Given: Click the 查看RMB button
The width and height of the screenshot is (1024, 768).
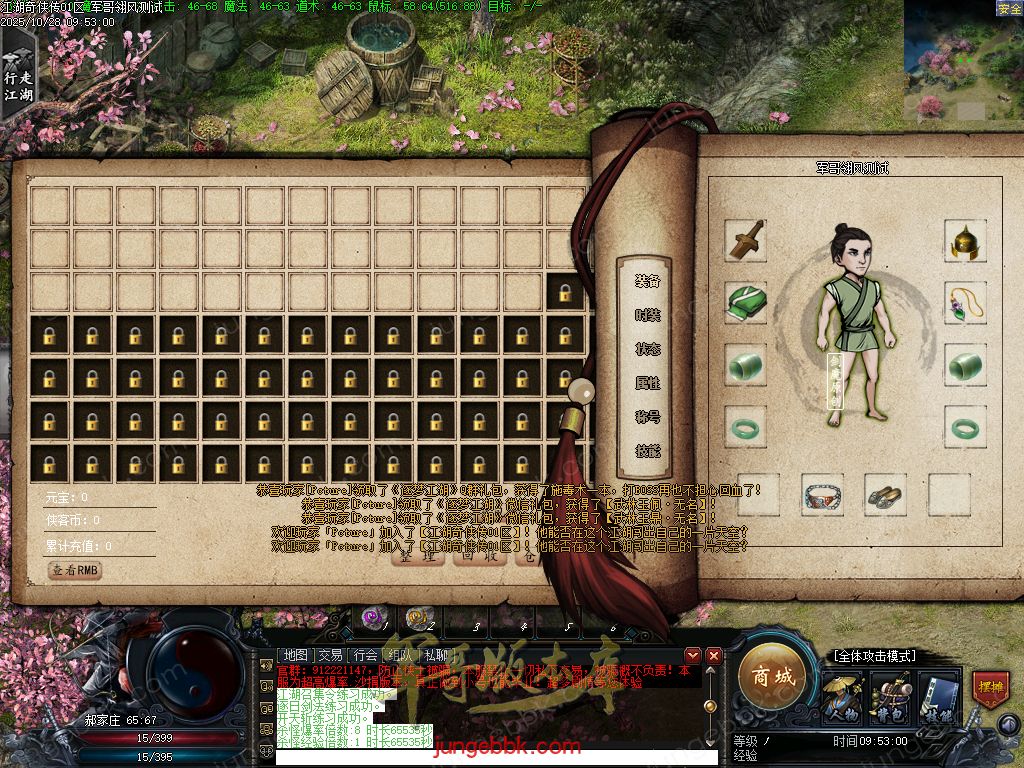Looking at the screenshot, I should click(x=76, y=570).
